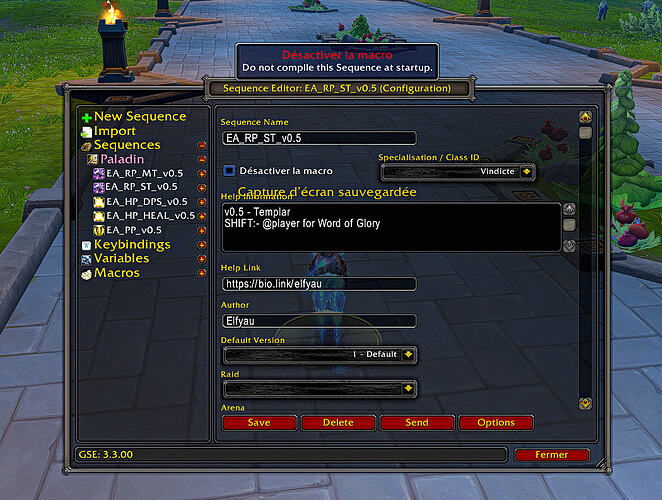Toggle the Désactiver la macro checkbox

pyautogui.click(x=229, y=171)
